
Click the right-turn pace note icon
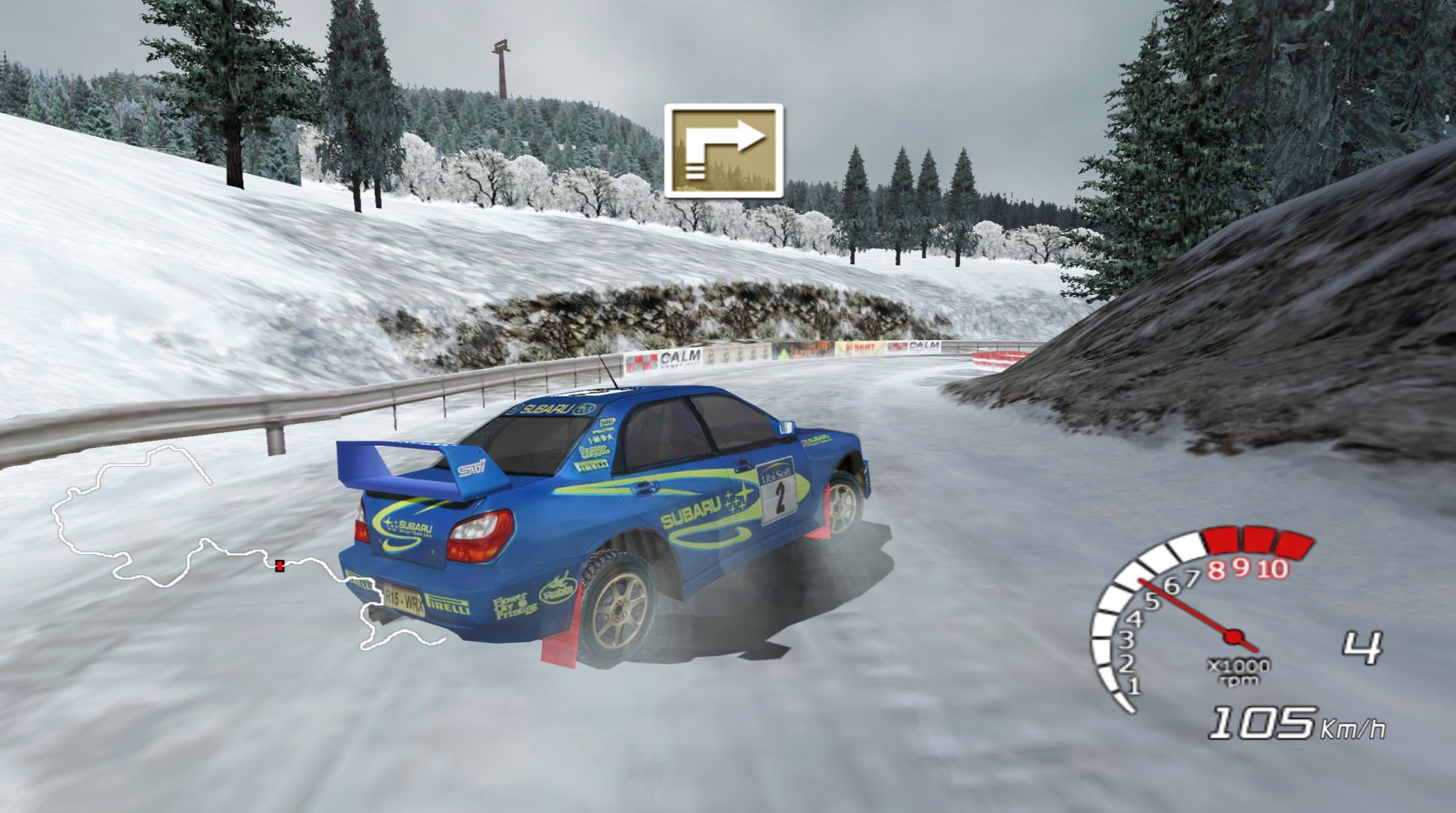[723, 151]
